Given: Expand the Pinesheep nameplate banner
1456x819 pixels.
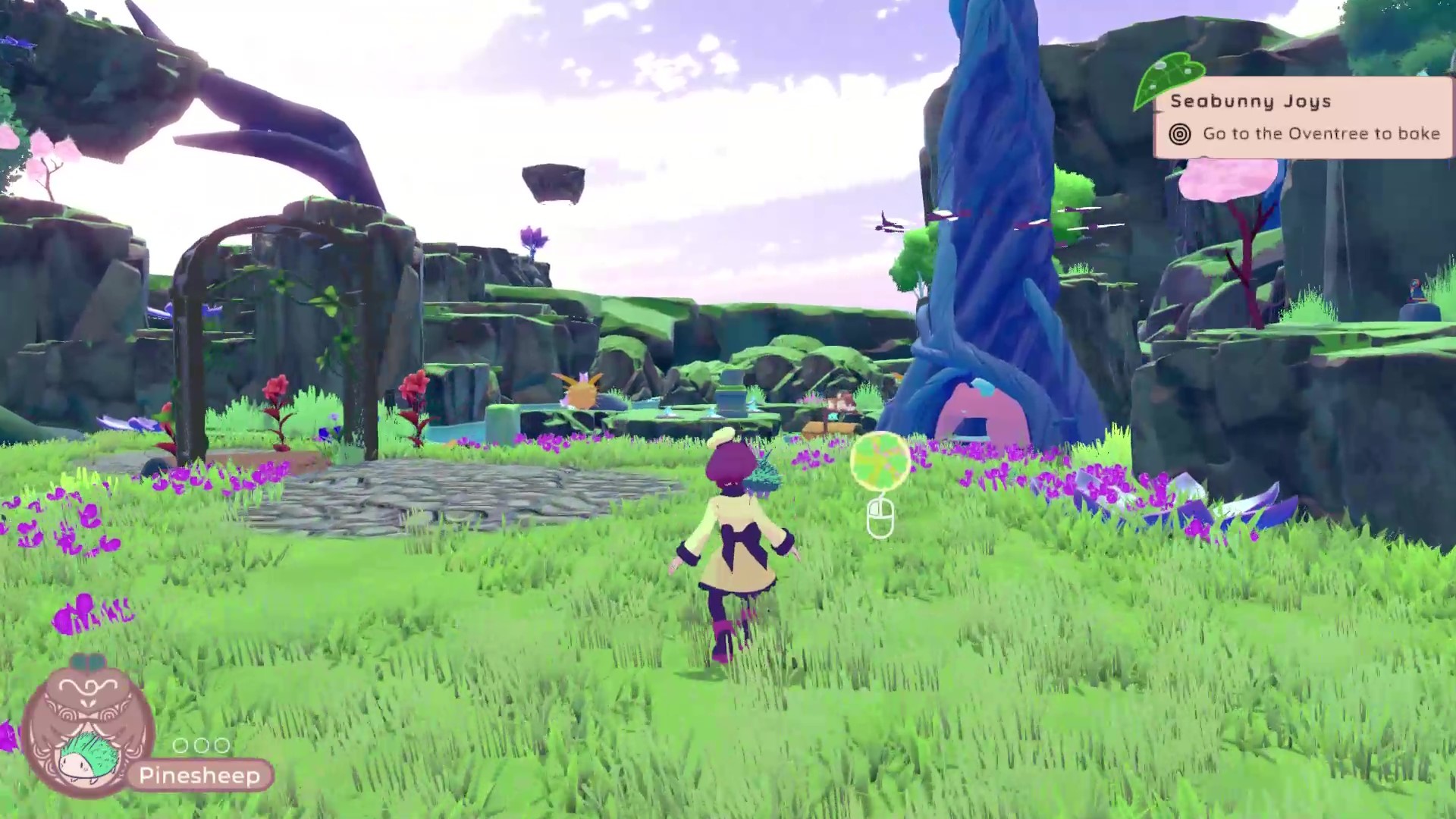Looking at the screenshot, I should click(x=200, y=776).
